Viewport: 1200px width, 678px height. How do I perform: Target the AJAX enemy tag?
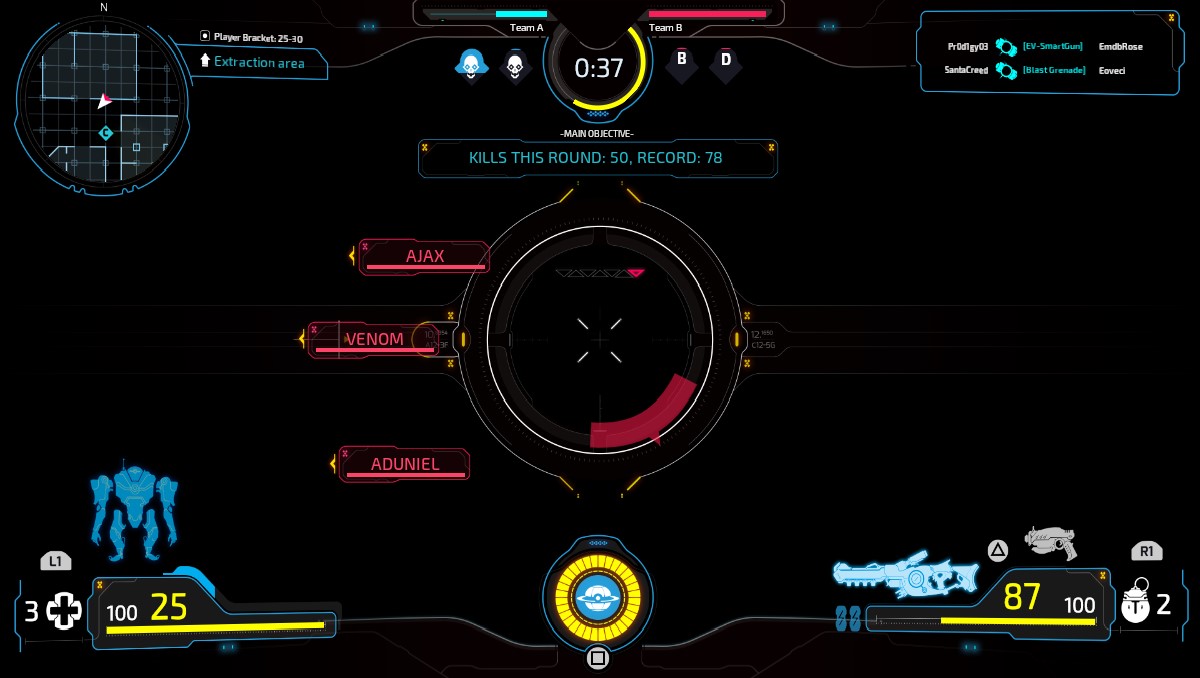[425, 257]
